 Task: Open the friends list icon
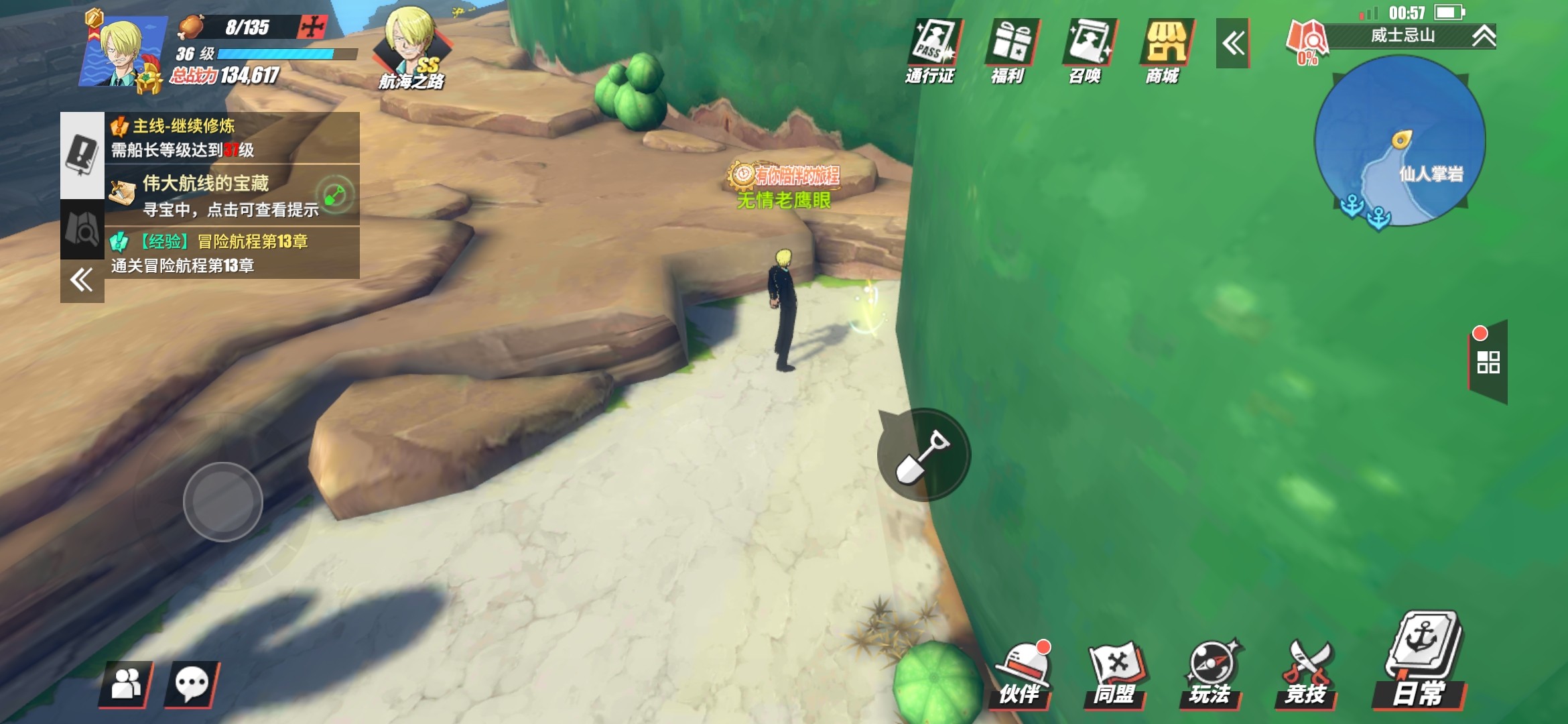pyautogui.click(x=126, y=684)
